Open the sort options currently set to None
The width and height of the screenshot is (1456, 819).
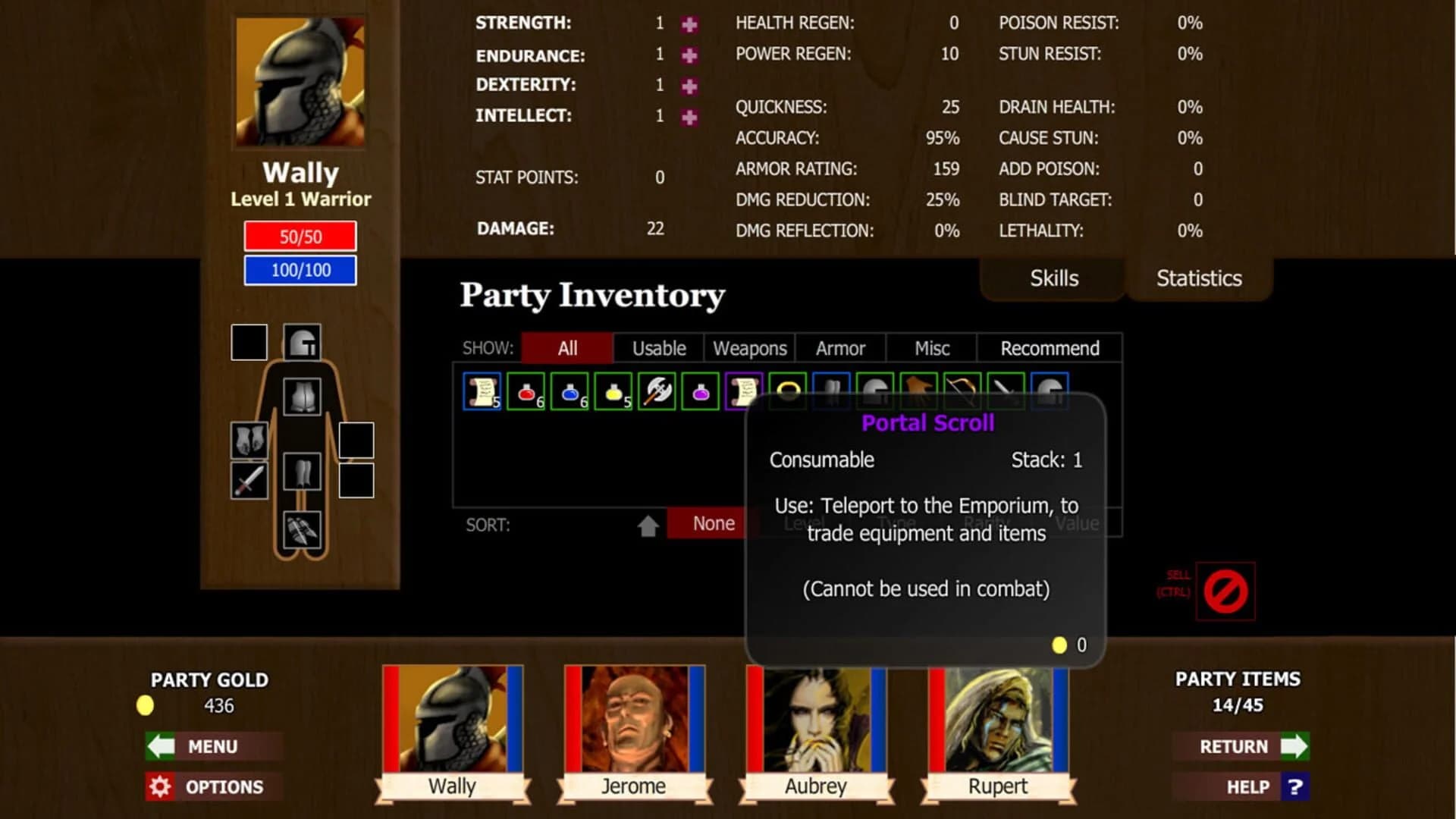point(713,522)
